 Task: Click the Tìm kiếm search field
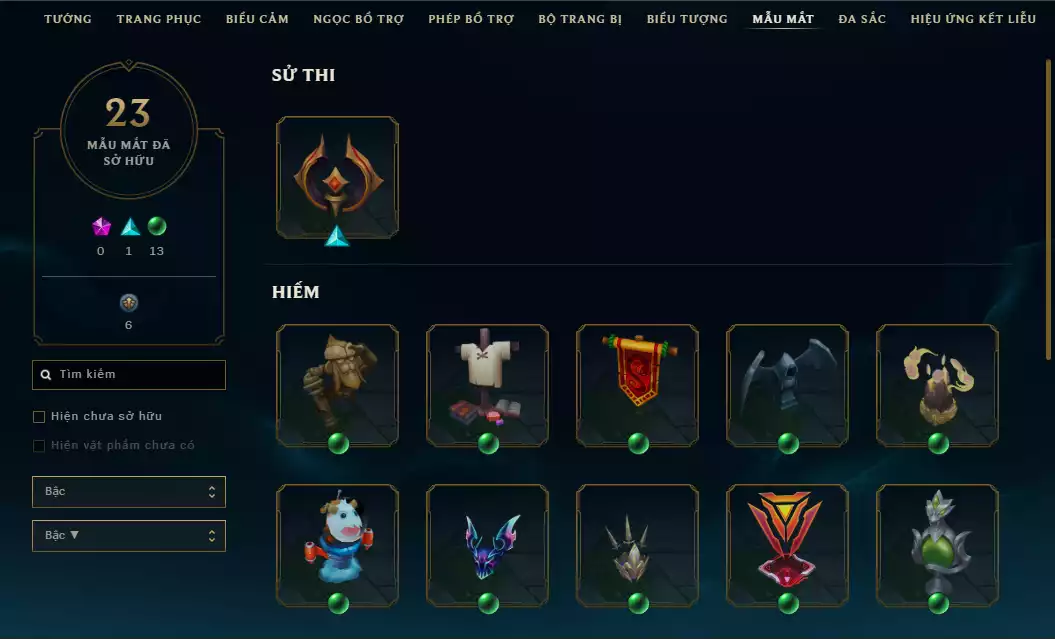click(x=129, y=375)
